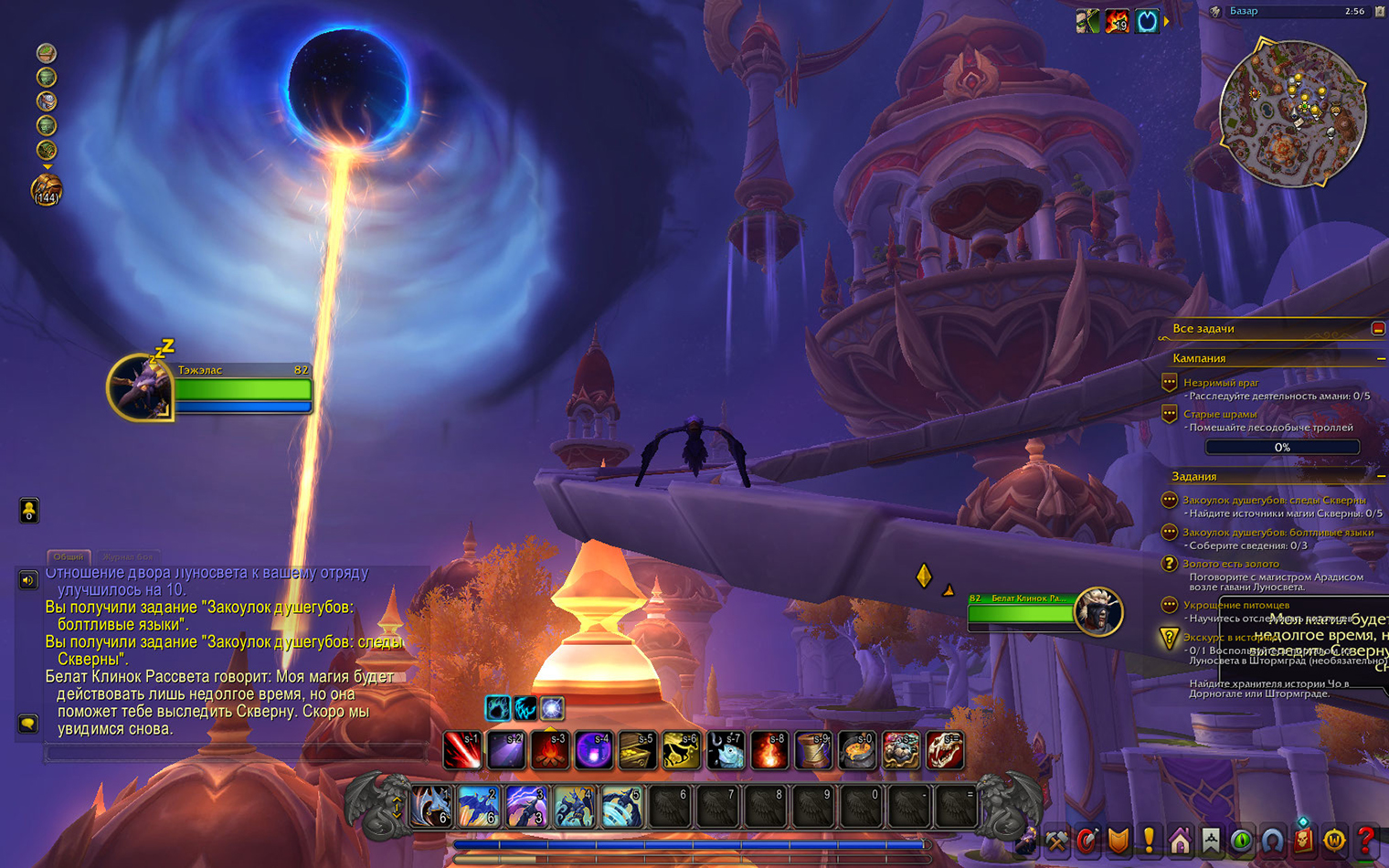Open the housing menu with house icon

pos(1180,840)
